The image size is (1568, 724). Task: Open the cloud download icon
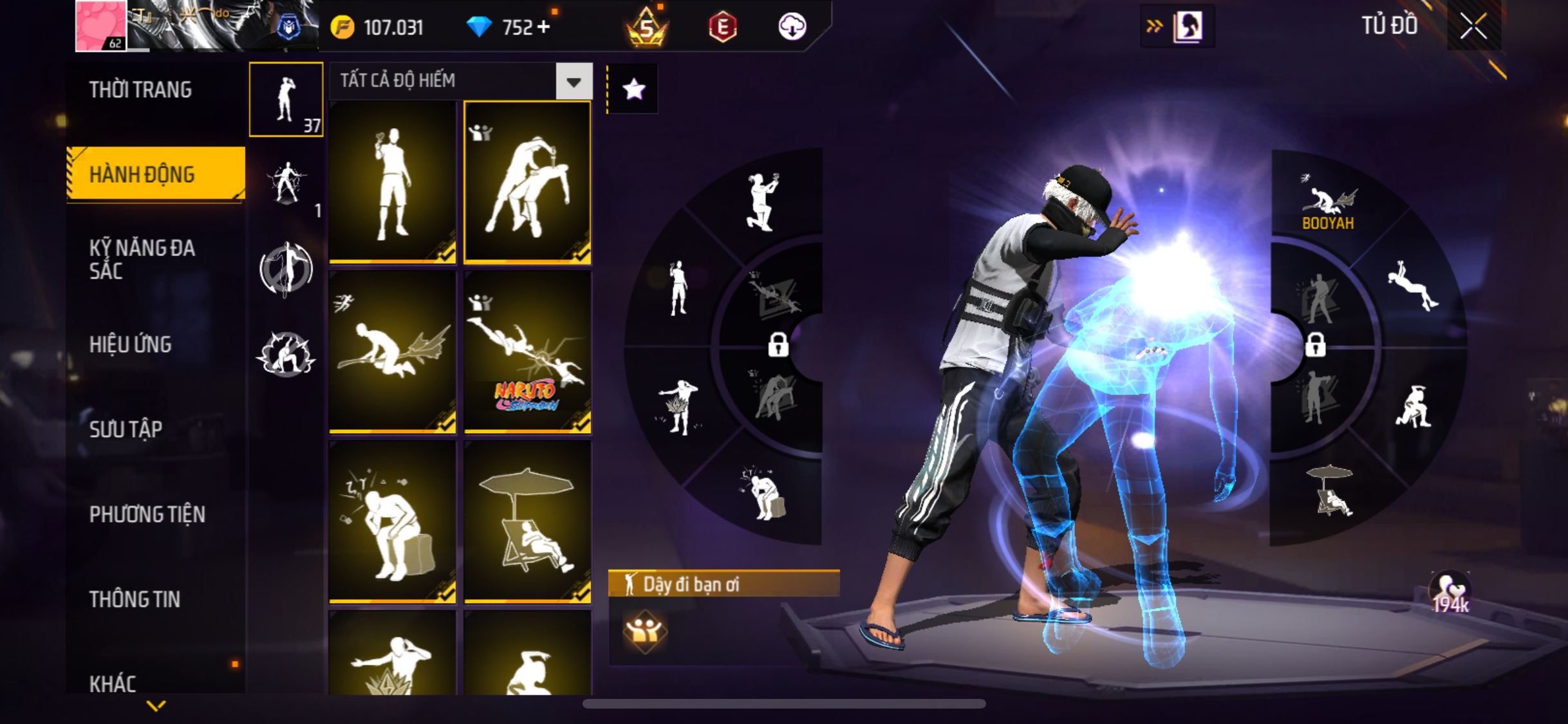point(792,27)
